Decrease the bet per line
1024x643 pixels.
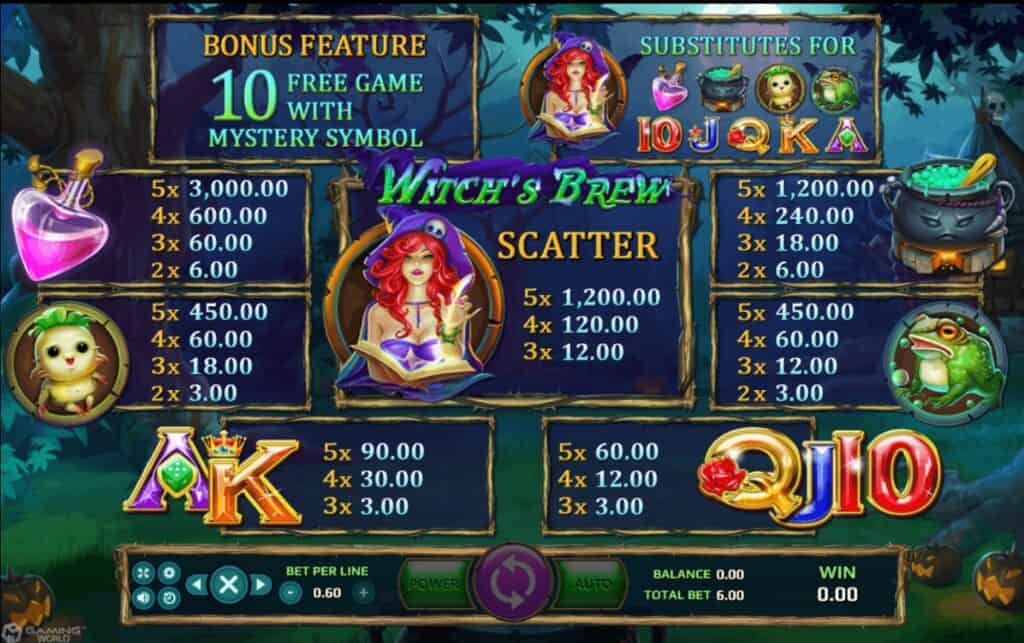(291, 592)
